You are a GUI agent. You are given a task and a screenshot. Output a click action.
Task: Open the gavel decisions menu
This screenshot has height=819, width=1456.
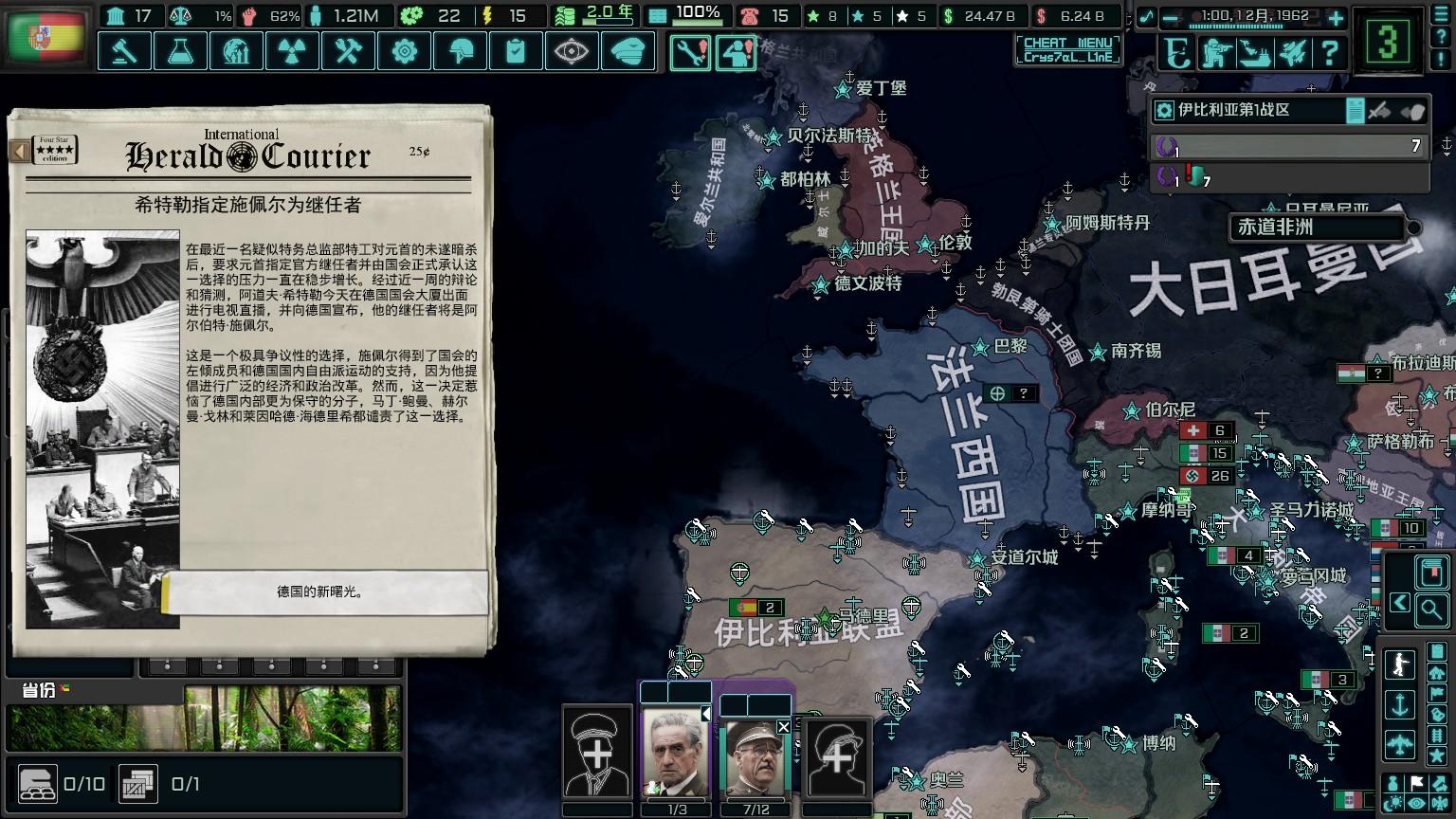(x=124, y=51)
